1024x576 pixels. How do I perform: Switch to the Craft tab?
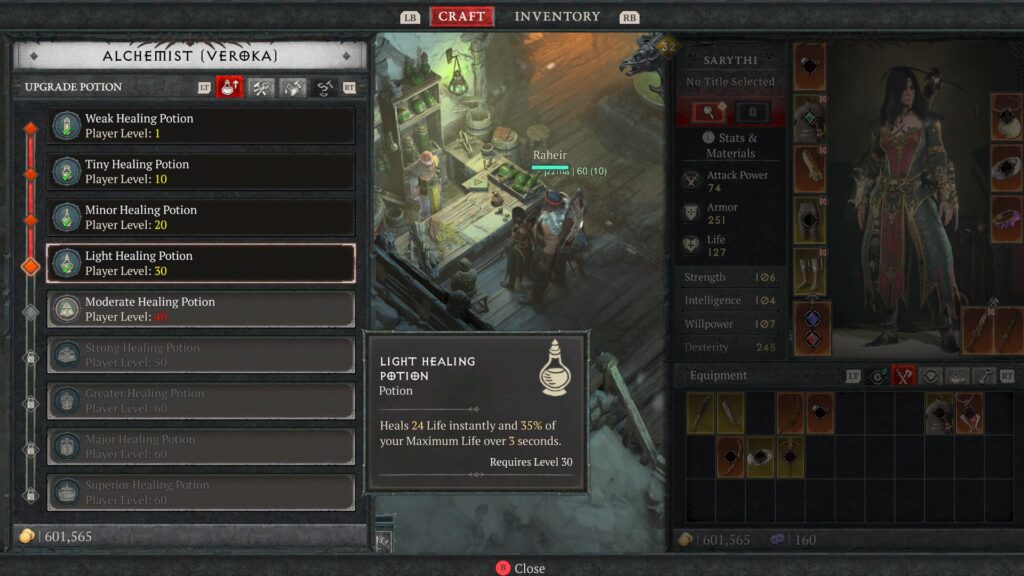pos(461,16)
